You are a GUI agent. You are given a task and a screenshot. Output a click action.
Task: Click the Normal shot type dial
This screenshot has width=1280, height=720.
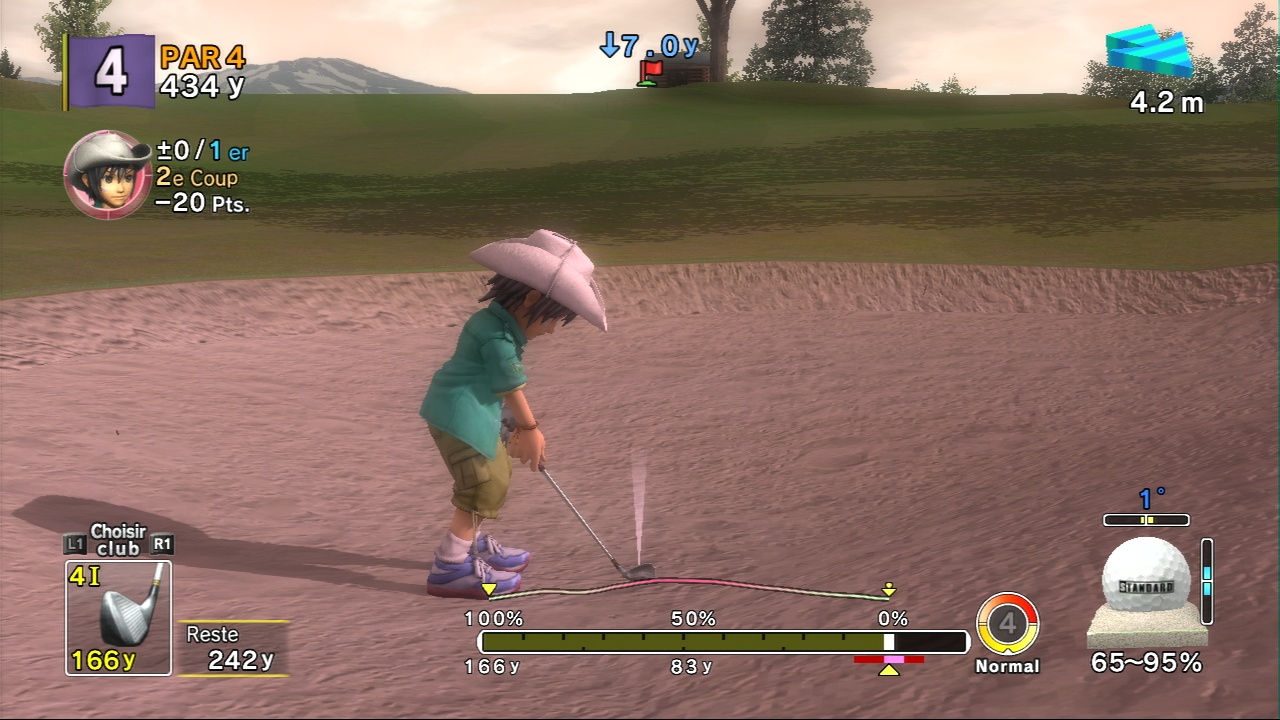[x=1007, y=624]
